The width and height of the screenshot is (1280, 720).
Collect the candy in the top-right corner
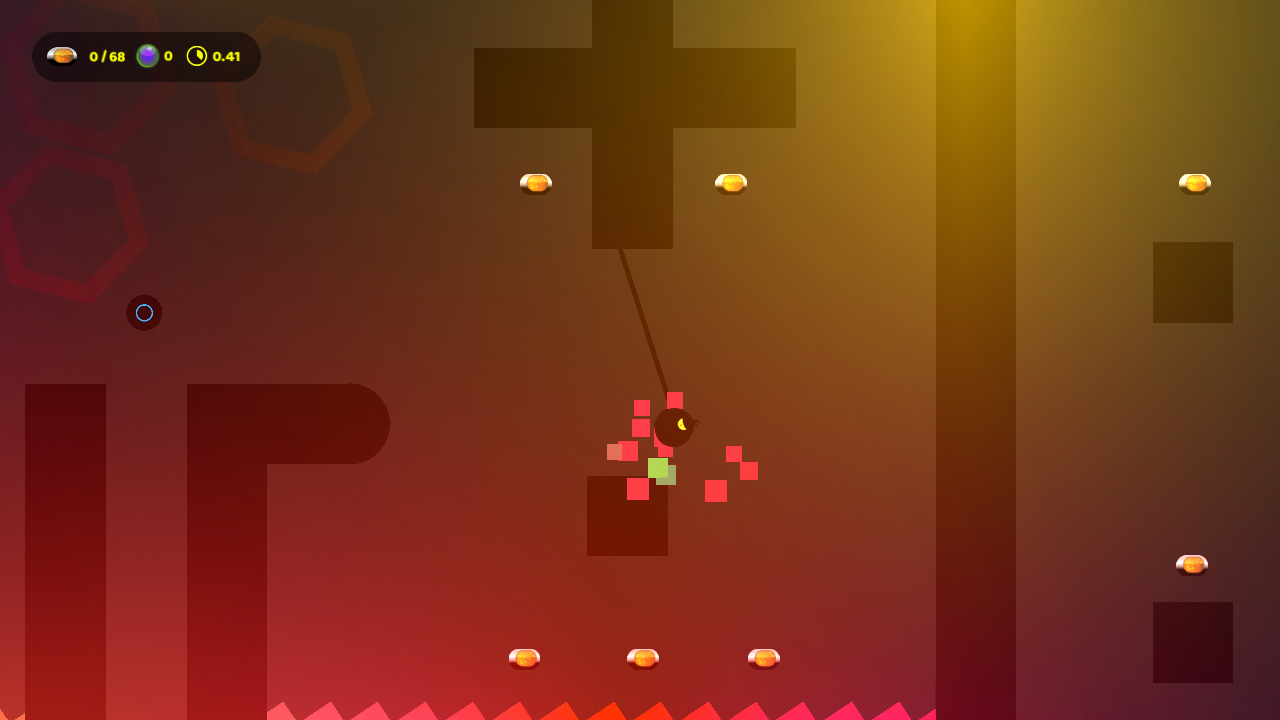1196,182
